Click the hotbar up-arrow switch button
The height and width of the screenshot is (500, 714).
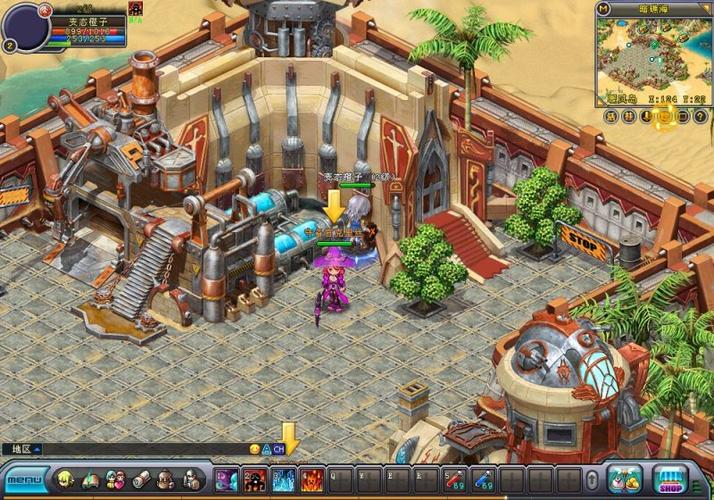pos(593,480)
